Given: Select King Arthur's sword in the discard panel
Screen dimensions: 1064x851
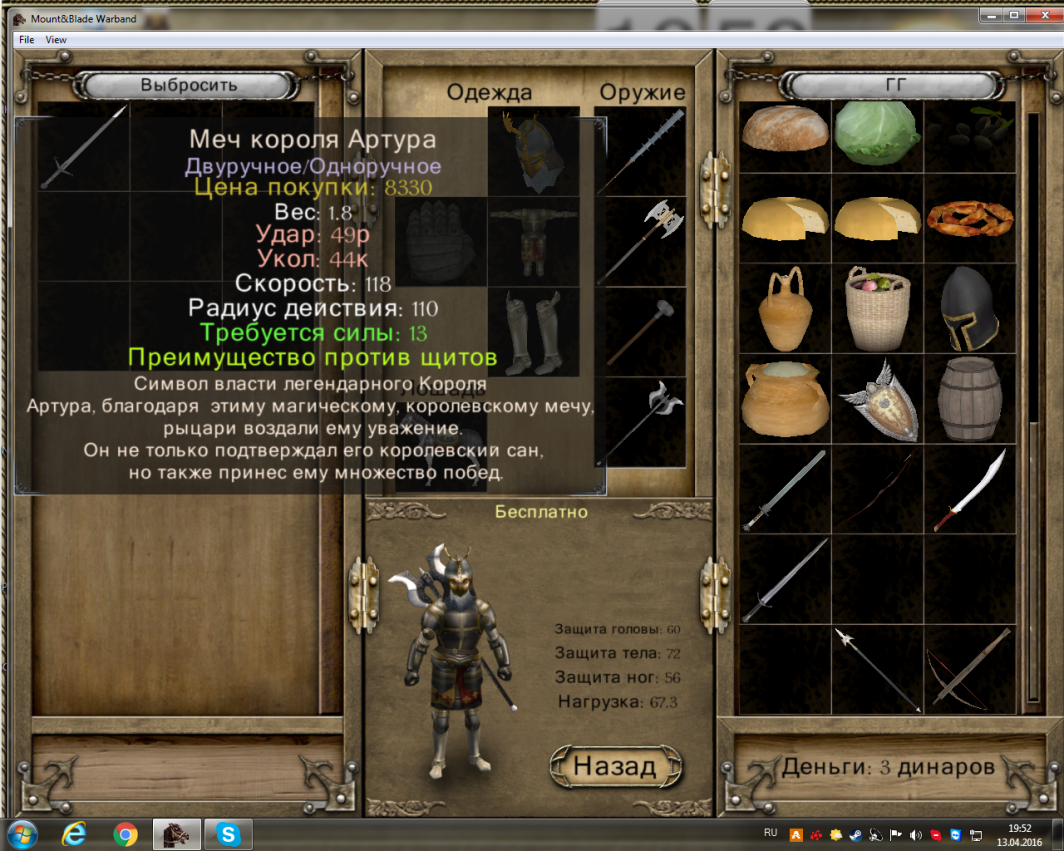Looking at the screenshot, I should [83, 148].
